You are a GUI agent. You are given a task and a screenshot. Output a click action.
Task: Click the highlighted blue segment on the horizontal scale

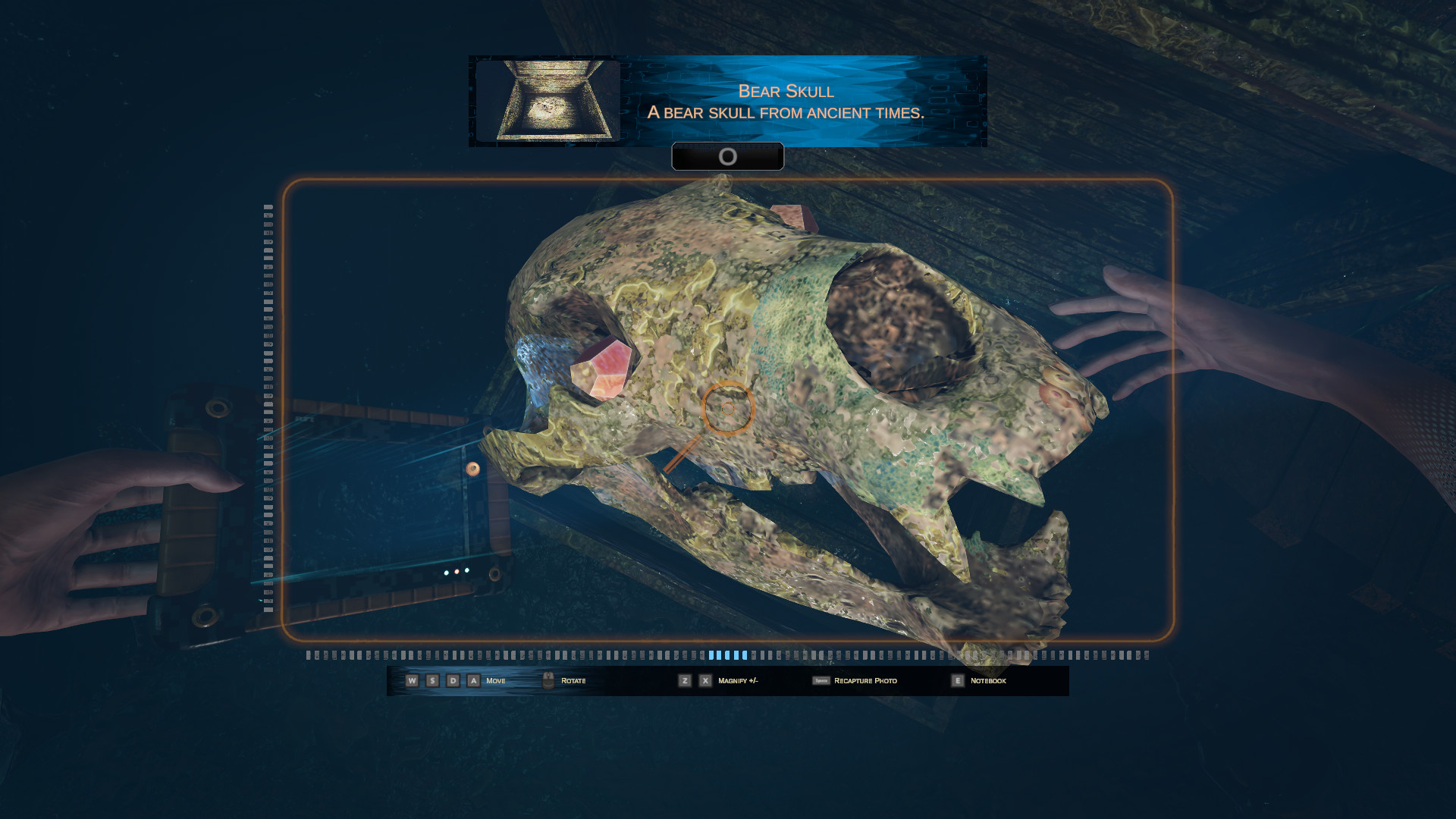pyautogui.click(x=727, y=655)
